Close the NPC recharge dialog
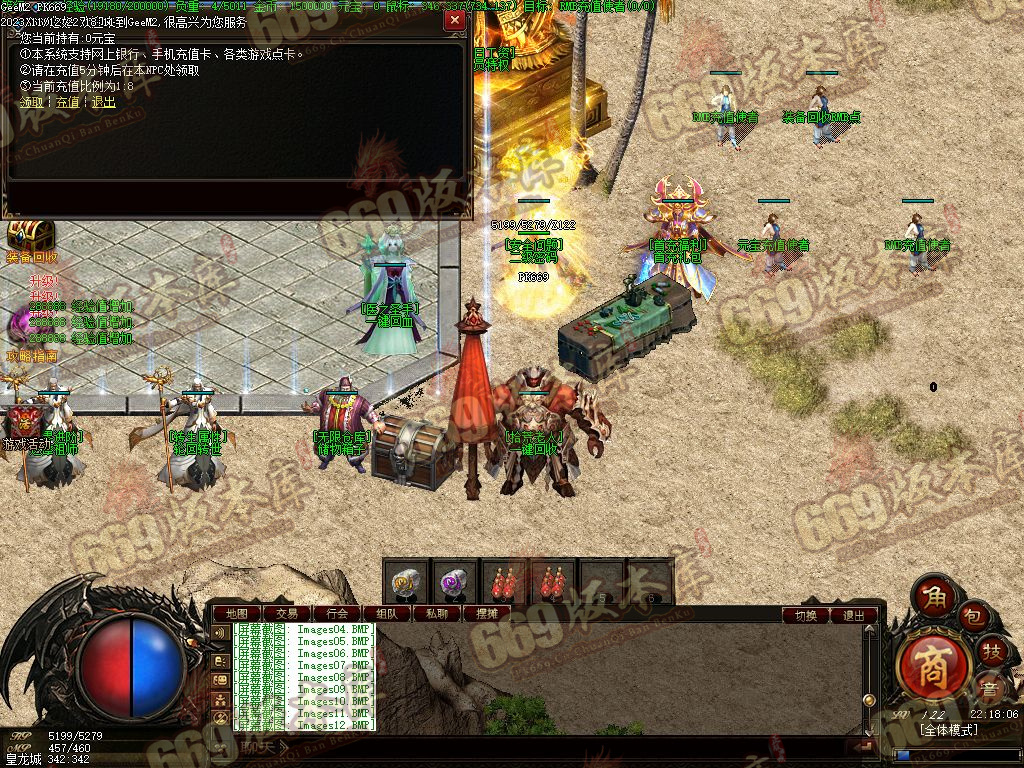Screen dimensions: 1024x768 click(x=455, y=20)
